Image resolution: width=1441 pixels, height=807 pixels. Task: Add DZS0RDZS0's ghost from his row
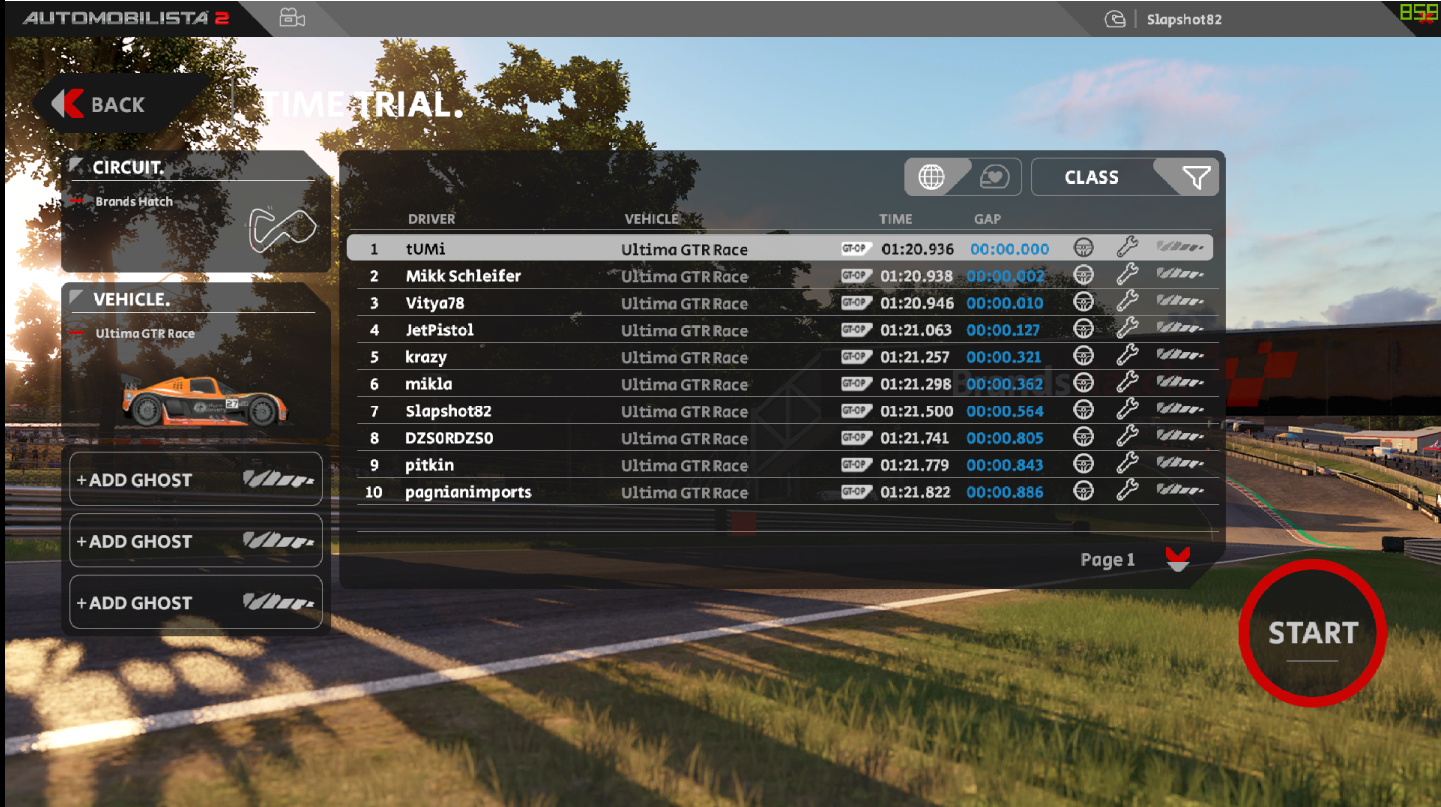pos(1180,438)
